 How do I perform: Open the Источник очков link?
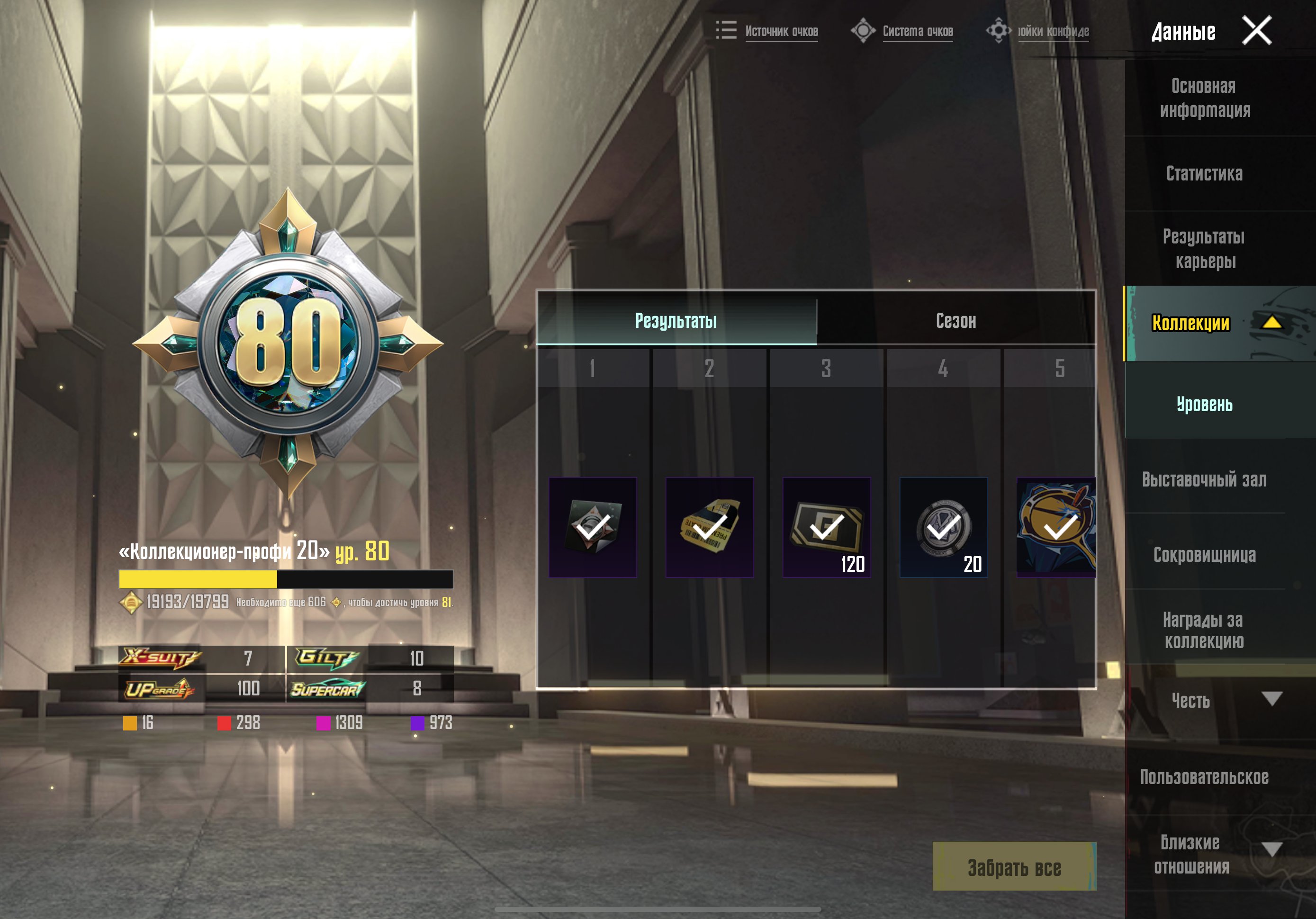click(781, 32)
